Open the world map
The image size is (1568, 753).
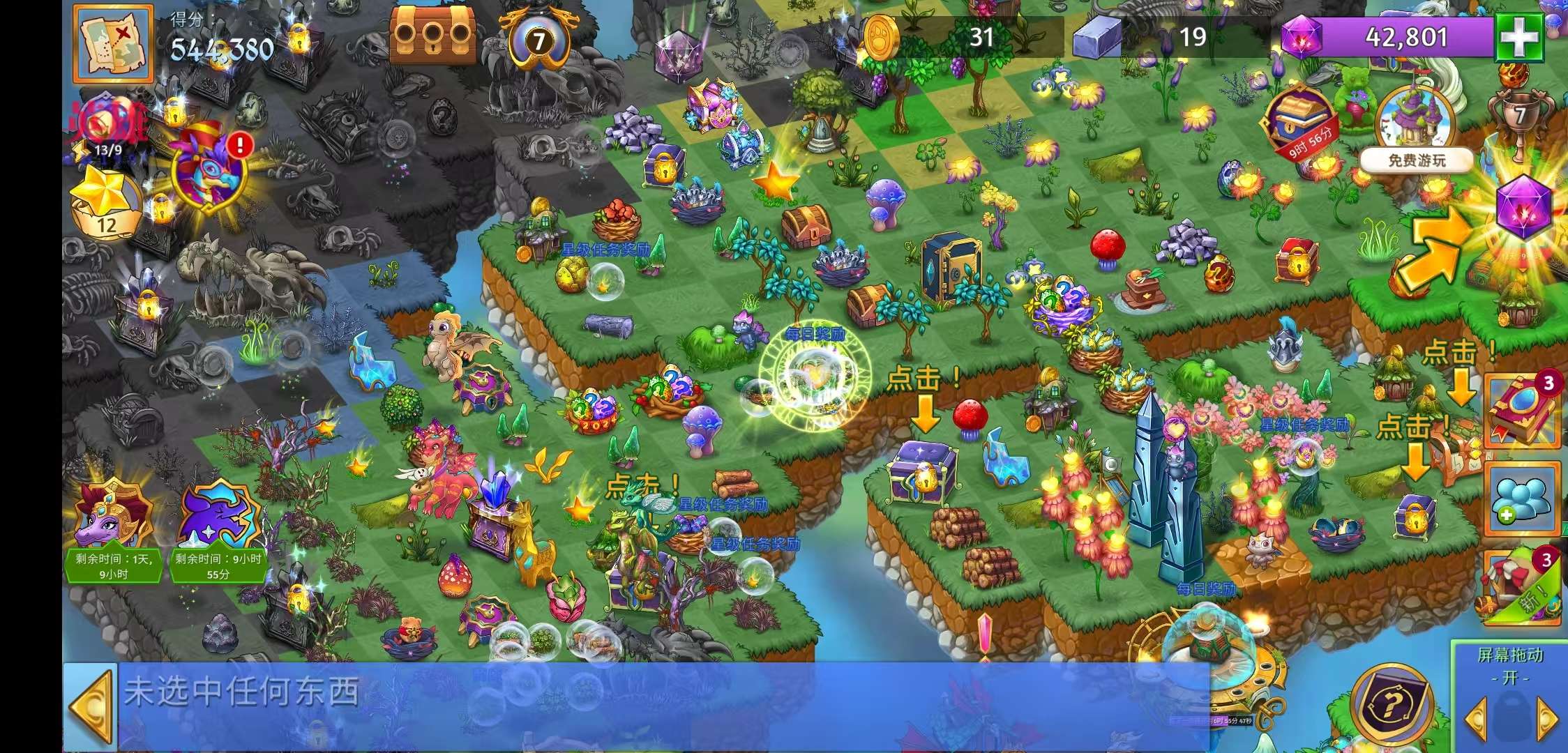click(113, 43)
